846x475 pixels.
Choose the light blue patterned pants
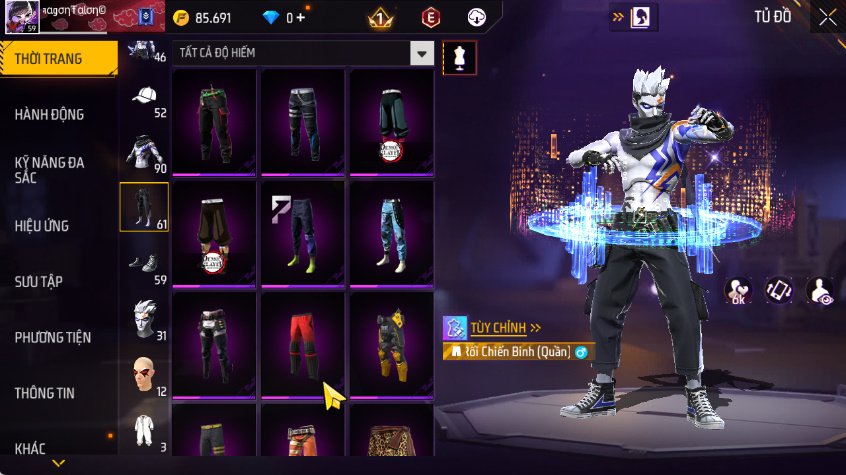point(391,232)
